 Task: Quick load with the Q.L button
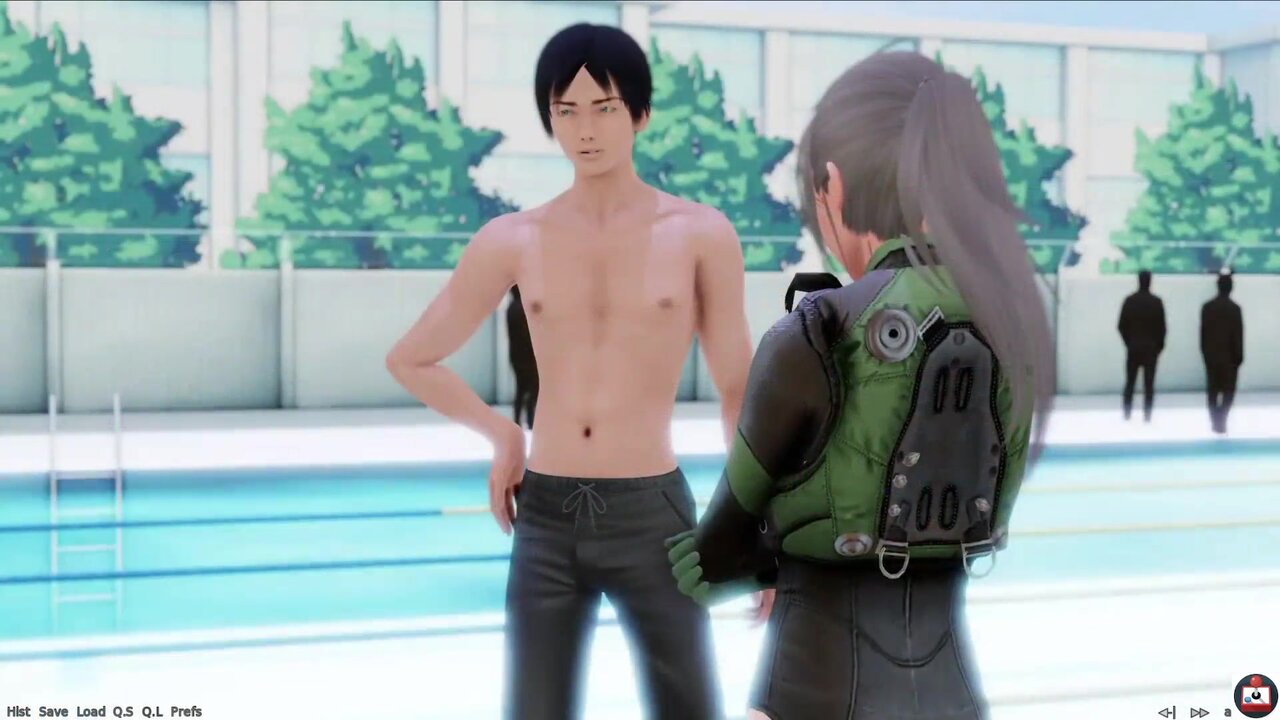coord(152,712)
